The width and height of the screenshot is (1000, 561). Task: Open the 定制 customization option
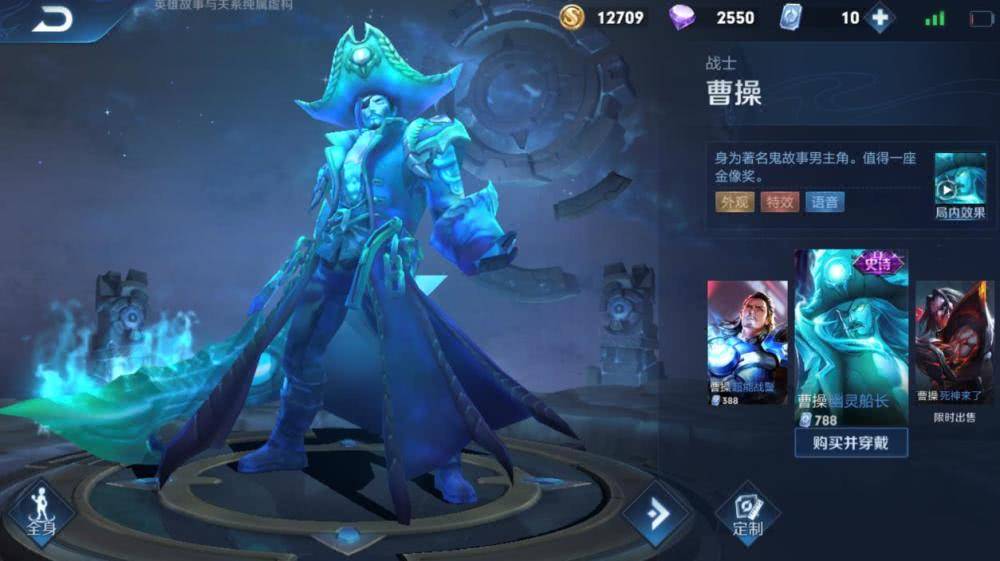pos(747,512)
